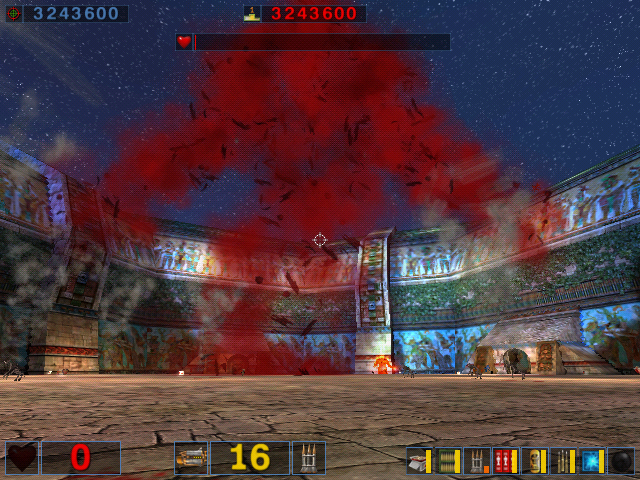The image size is (640, 480).
Task: Select the shotgun shells box ammo slot
Action: point(419,461)
